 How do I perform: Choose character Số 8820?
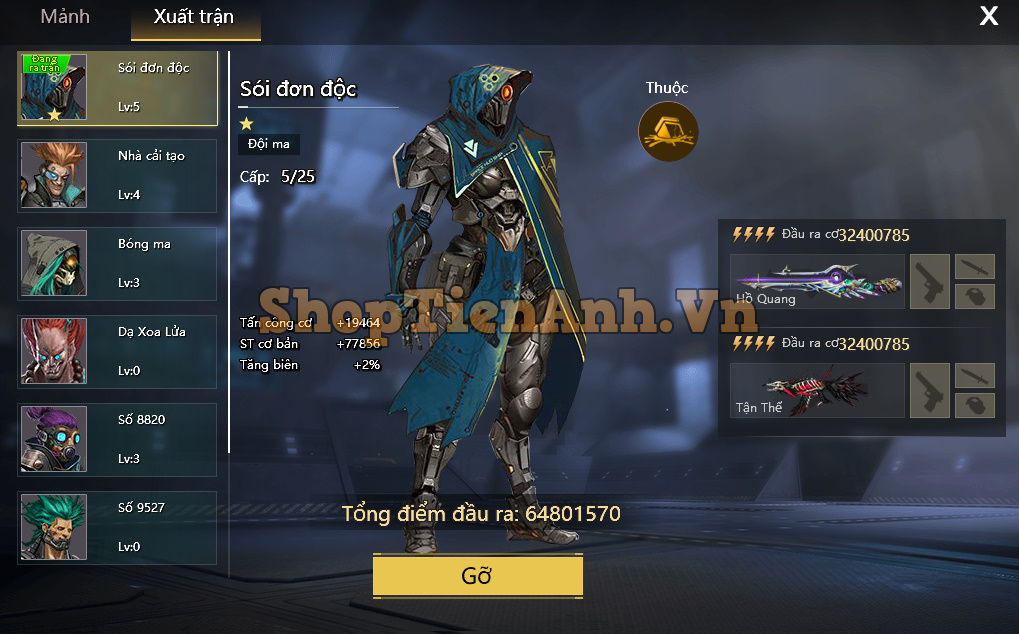coord(117,440)
